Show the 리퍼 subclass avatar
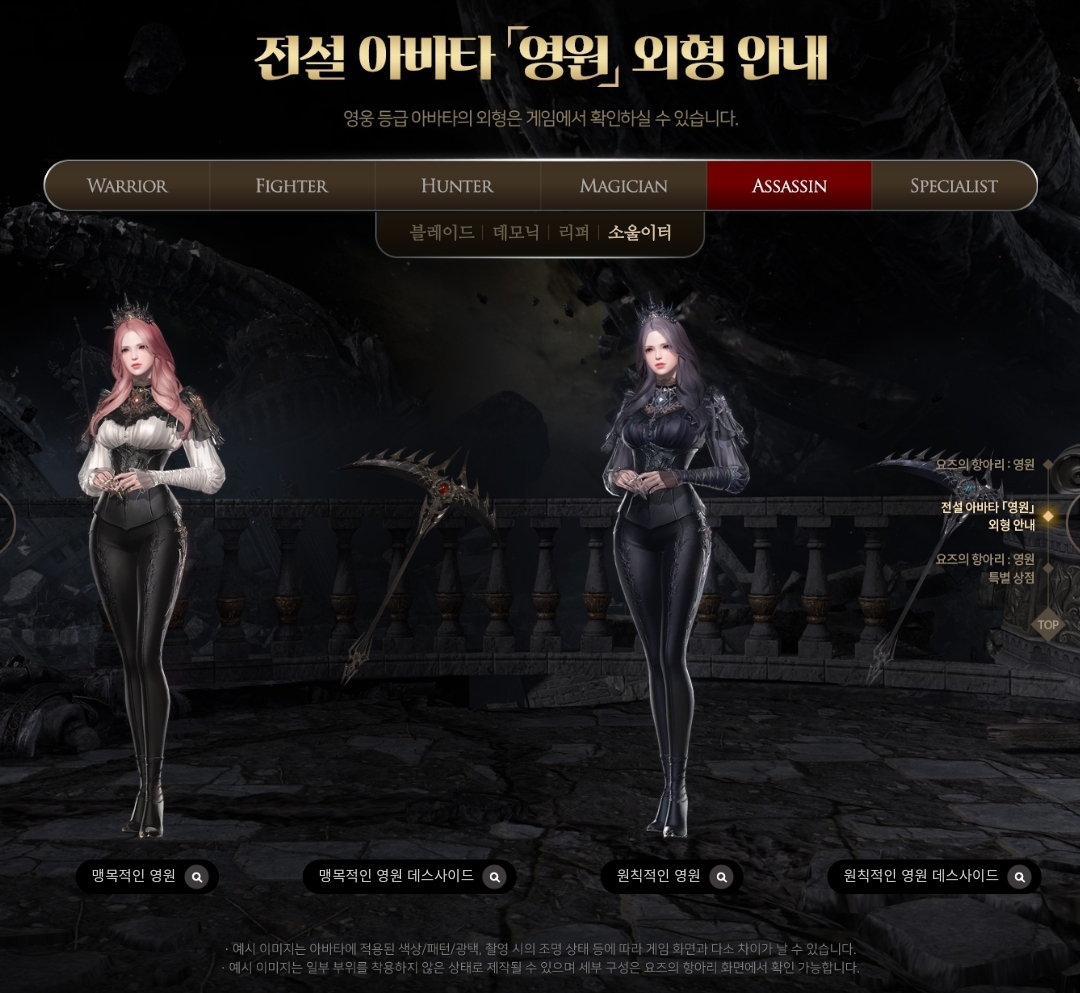This screenshot has height=993, width=1080. click(x=574, y=233)
